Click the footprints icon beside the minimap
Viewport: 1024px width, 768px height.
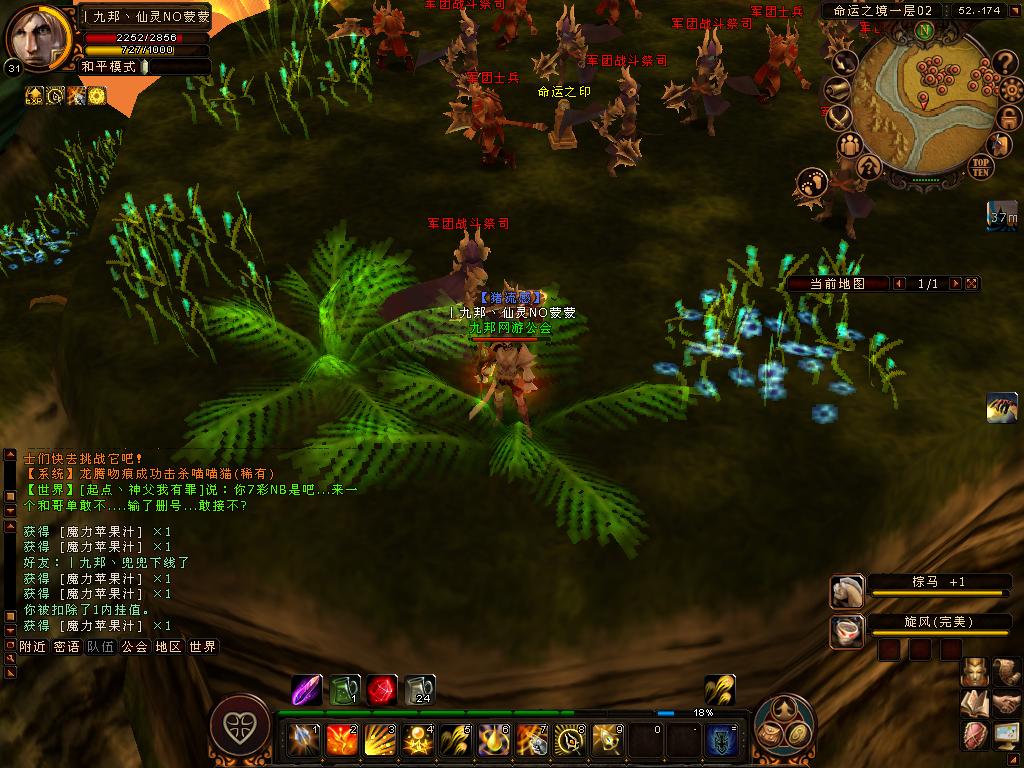pyautogui.click(x=810, y=184)
